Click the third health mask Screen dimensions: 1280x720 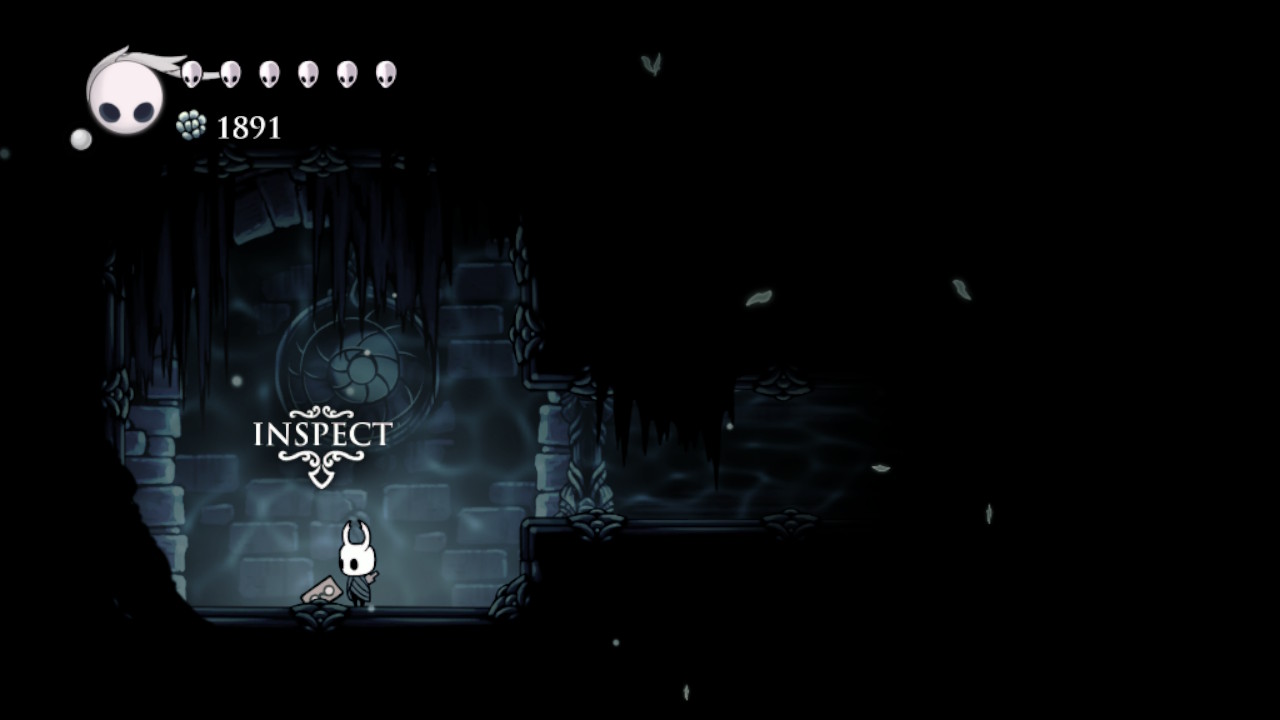point(267,73)
